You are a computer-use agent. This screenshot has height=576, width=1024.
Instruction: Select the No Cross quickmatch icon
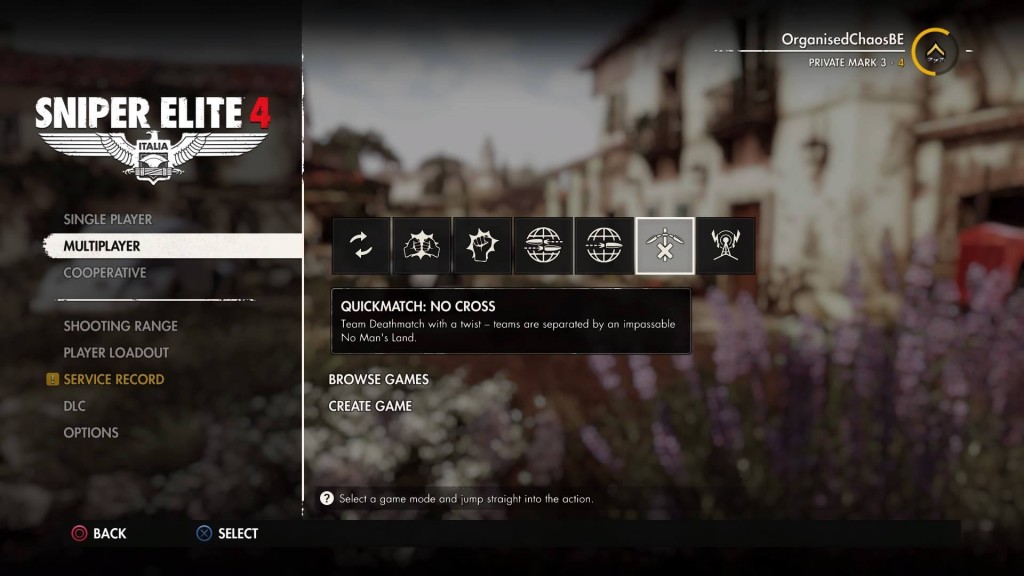pos(665,246)
